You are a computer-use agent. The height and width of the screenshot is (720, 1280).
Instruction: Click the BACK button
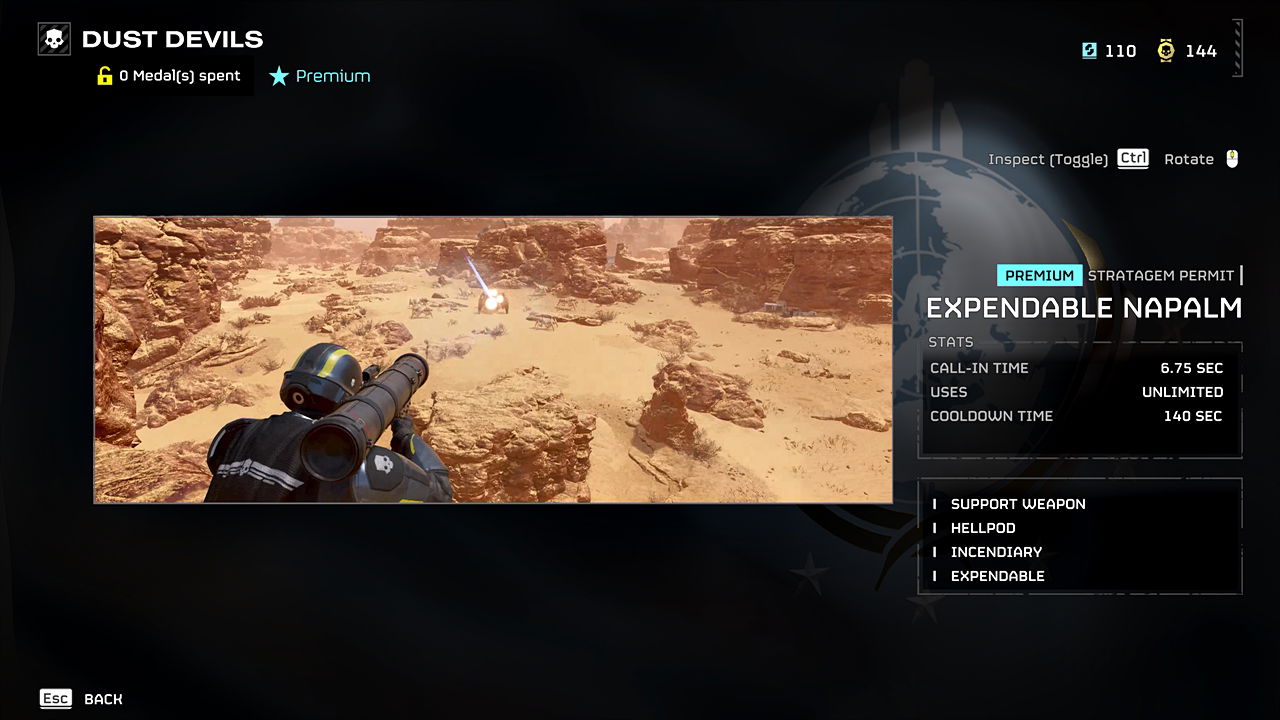tap(103, 699)
